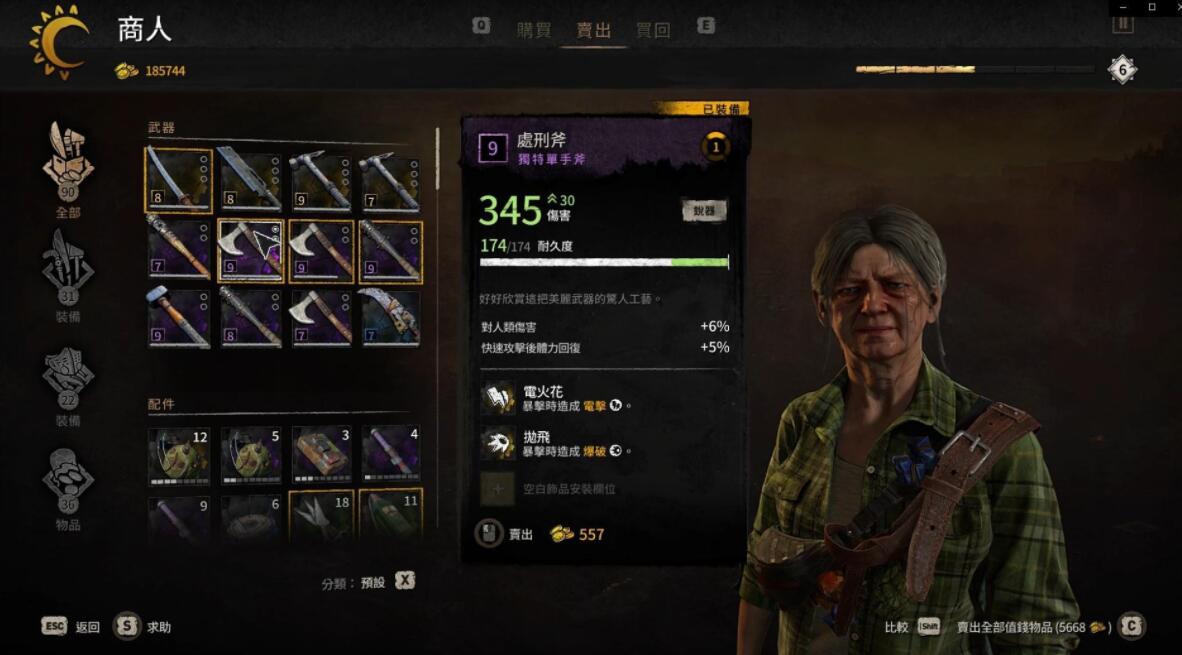Pick the accessory stack of 3
Viewport: 1182px width, 655px height.
click(x=321, y=456)
